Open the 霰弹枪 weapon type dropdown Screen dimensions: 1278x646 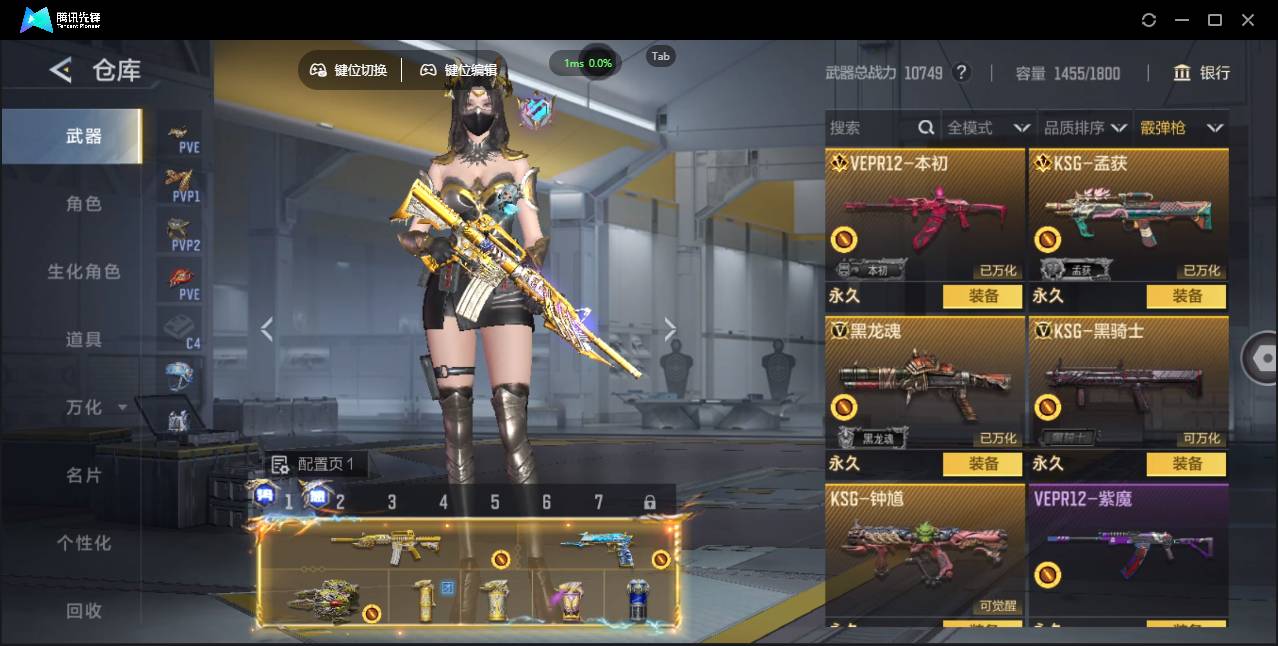point(1181,128)
